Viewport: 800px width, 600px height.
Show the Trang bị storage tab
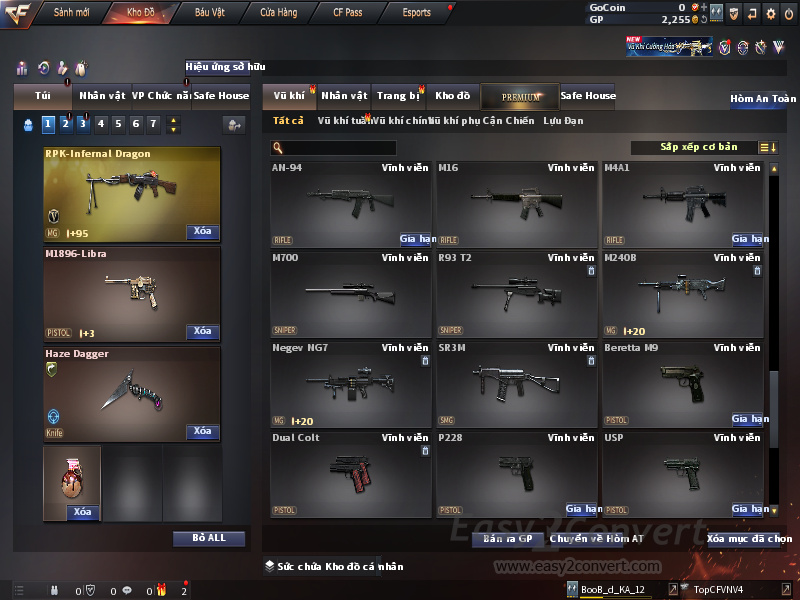pyautogui.click(x=398, y=96)
